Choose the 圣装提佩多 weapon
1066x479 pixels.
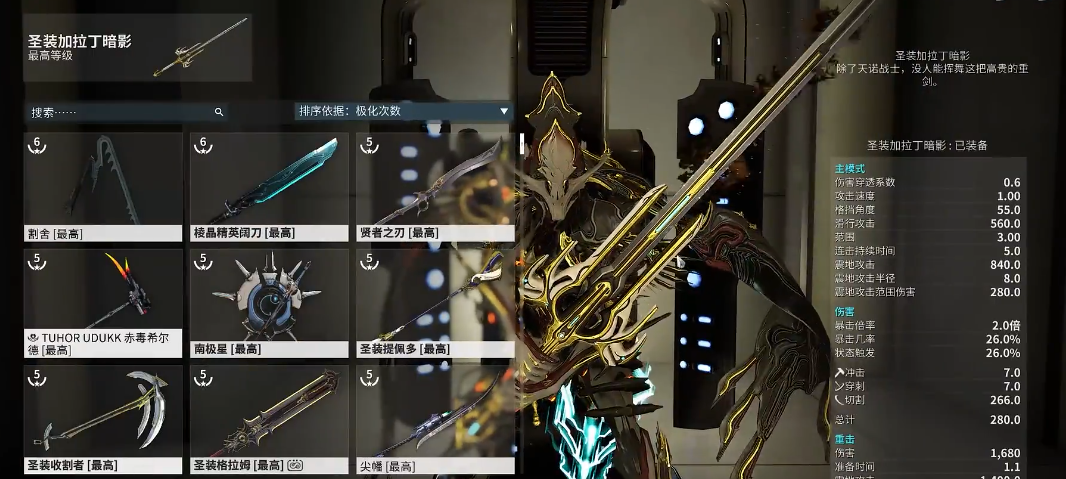435,303
